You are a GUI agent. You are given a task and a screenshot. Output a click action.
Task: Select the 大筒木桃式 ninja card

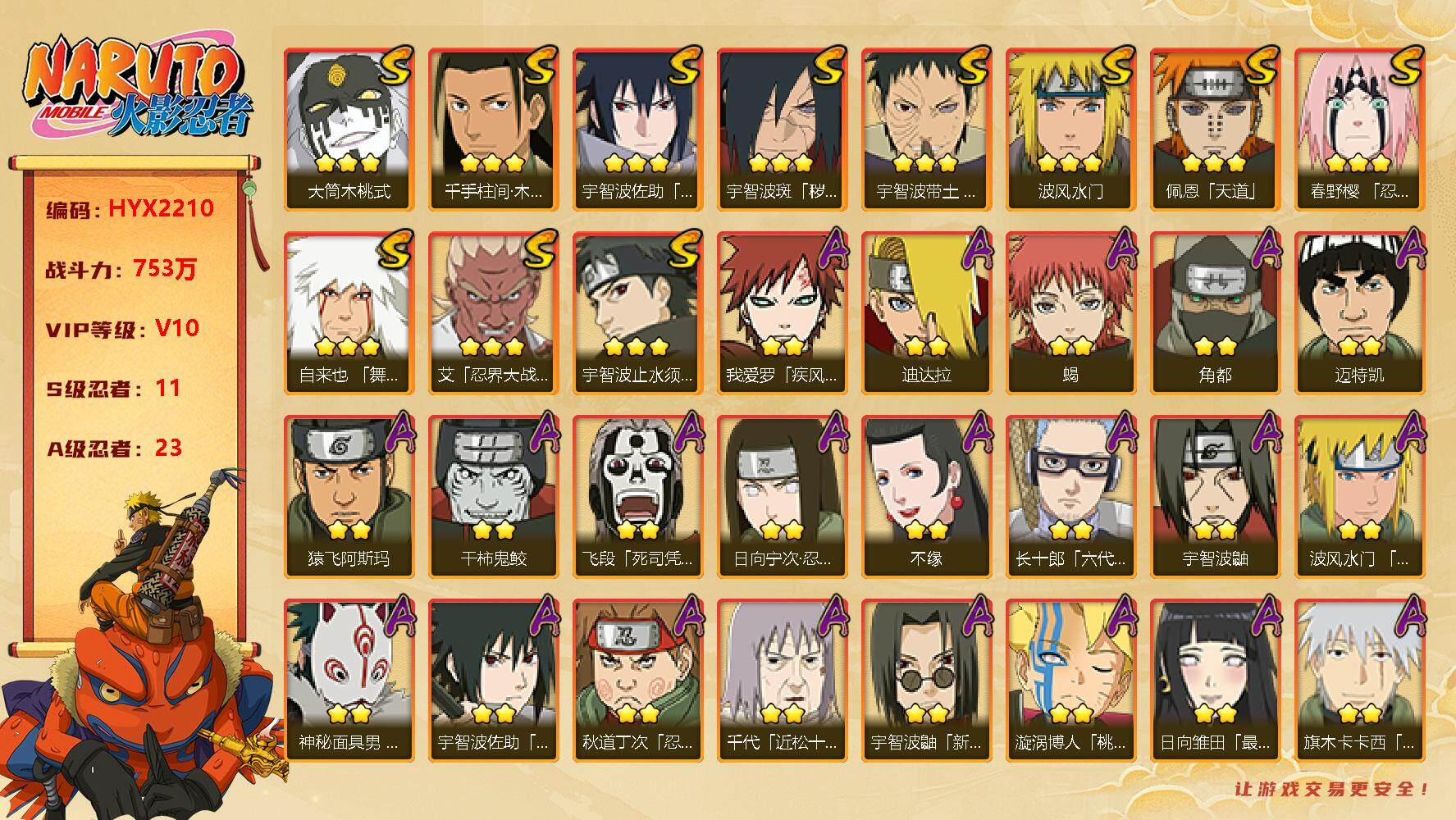tap(349, 129)
